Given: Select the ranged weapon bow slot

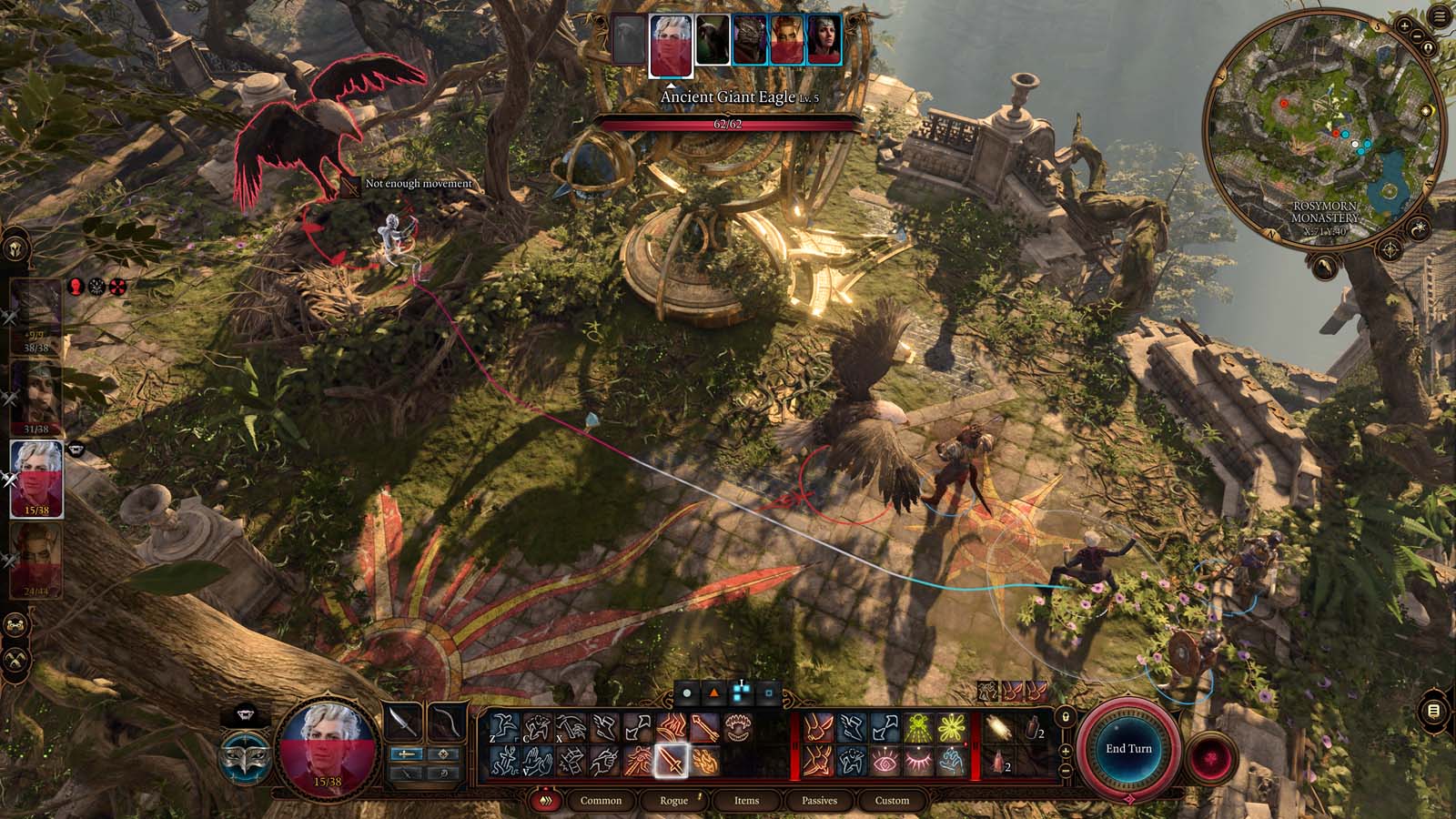Looking at the screenshot, I should coord(447,722).
